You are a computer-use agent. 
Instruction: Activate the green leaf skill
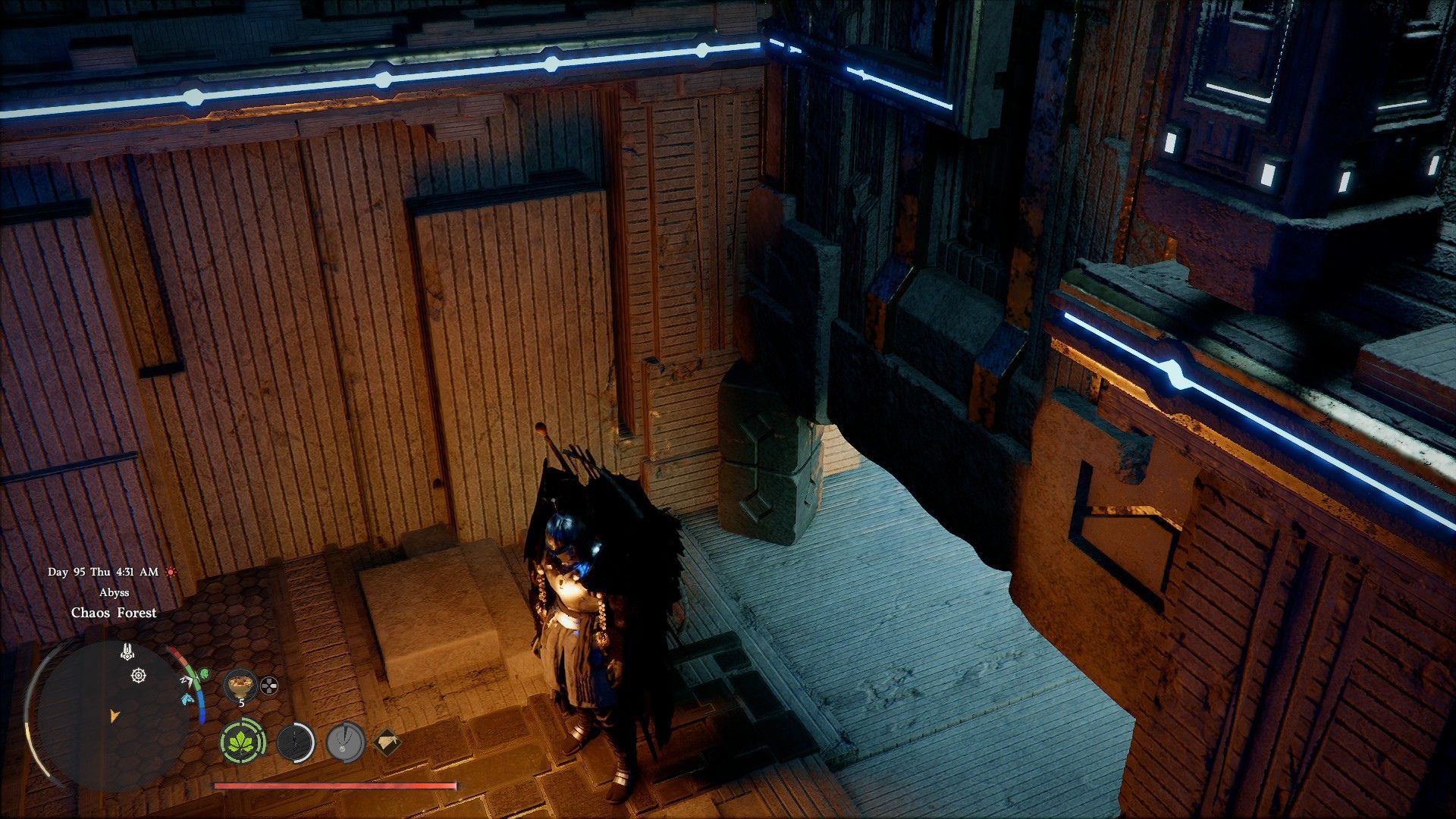(243, 740)
